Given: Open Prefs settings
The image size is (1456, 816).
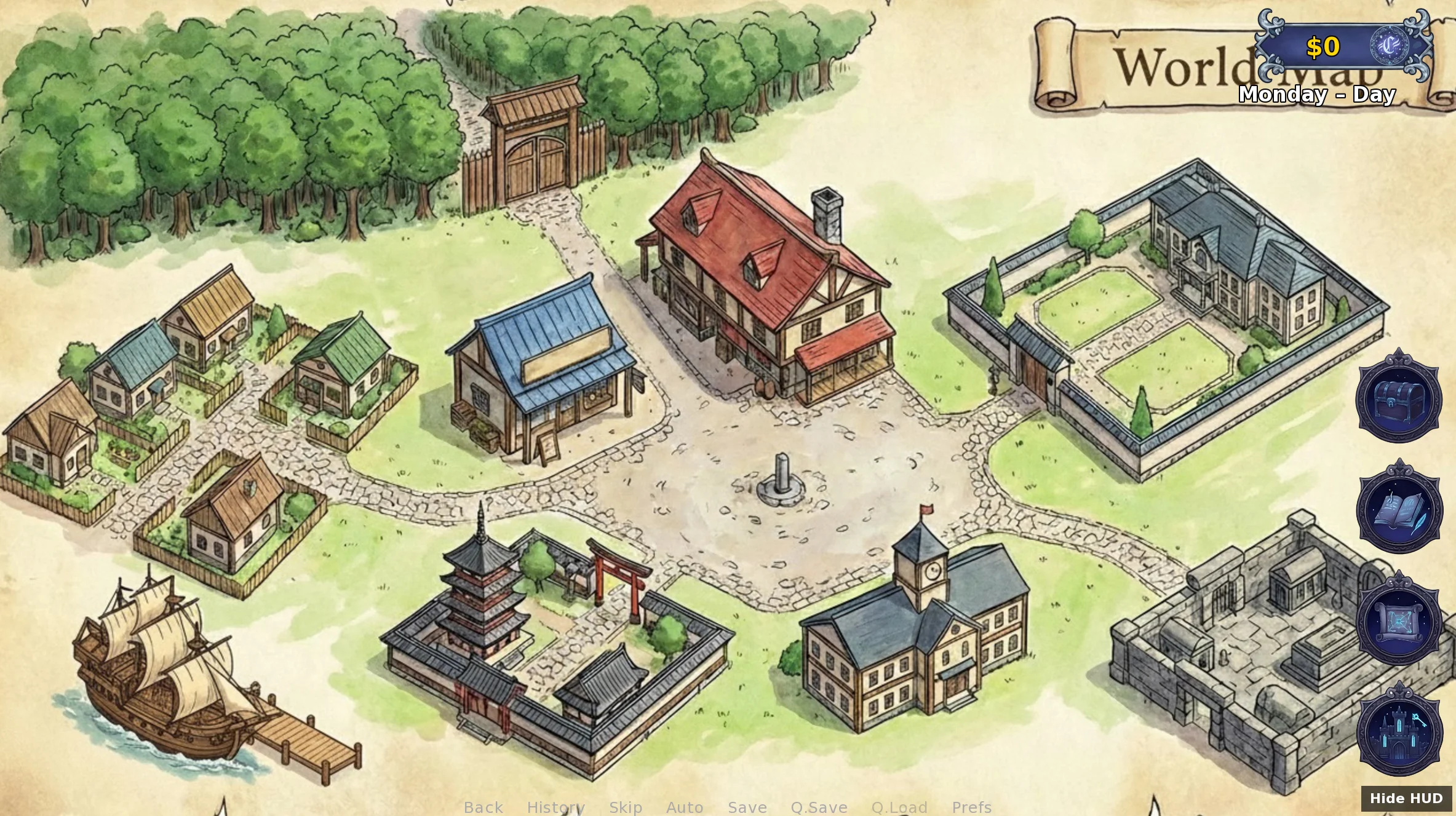Looking at the screenshot, I should tap(972, 807).
